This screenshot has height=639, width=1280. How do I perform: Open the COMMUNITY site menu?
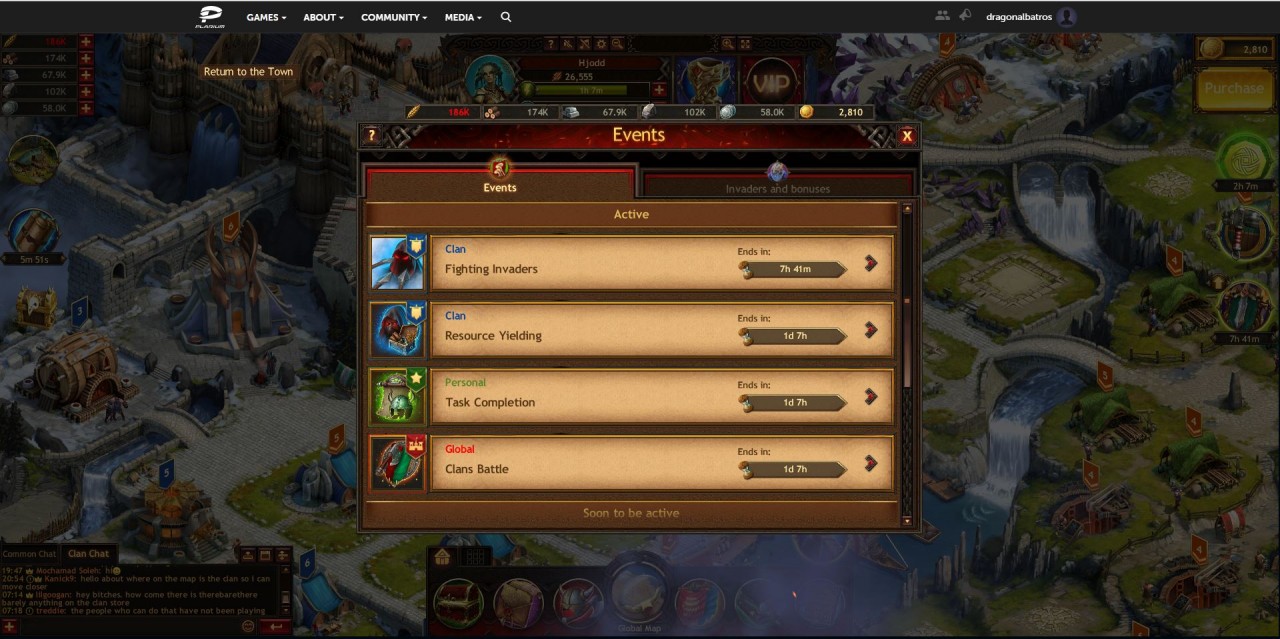click(394, 17)
